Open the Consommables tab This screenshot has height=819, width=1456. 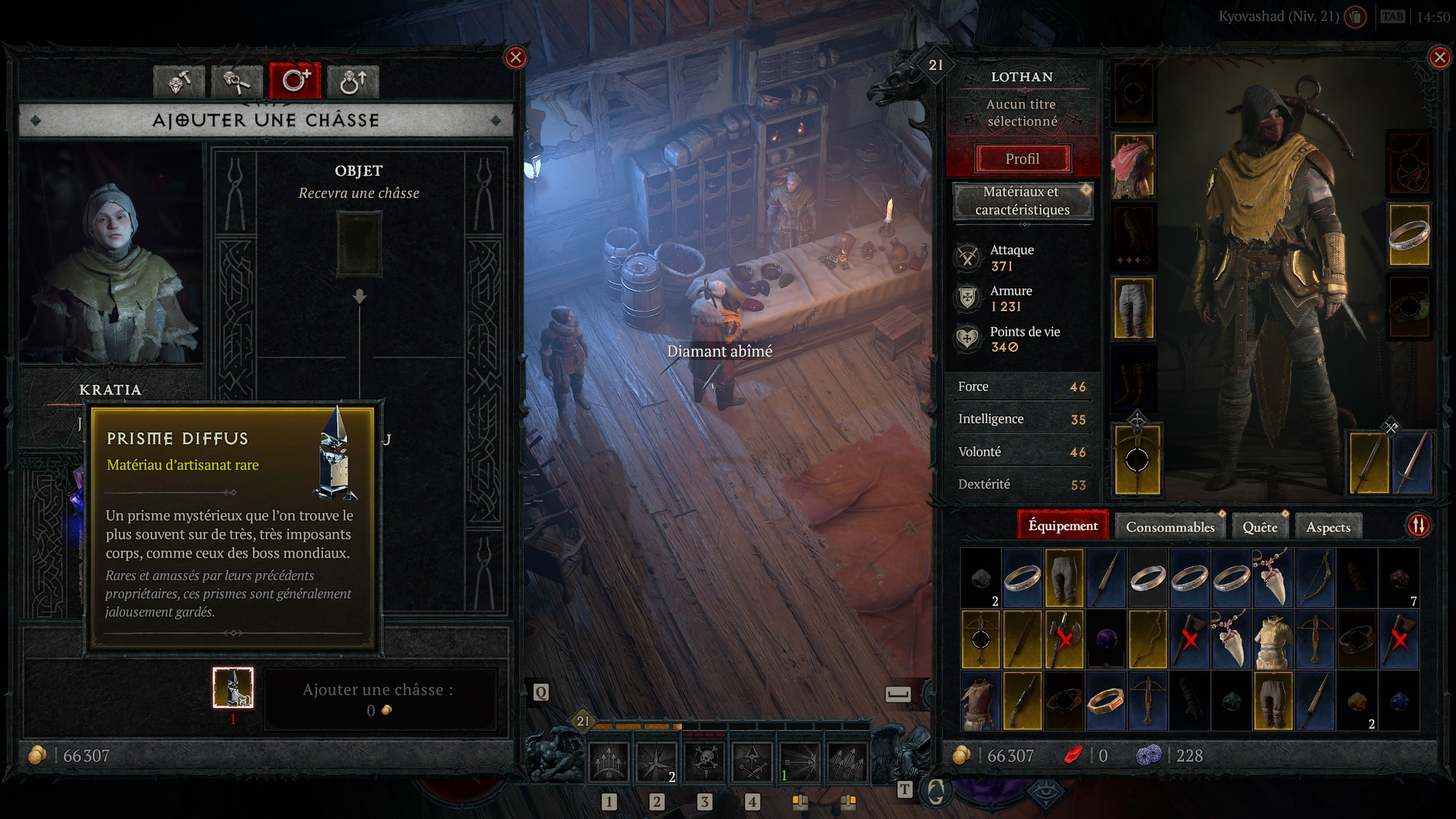[x=1170, y=527]
